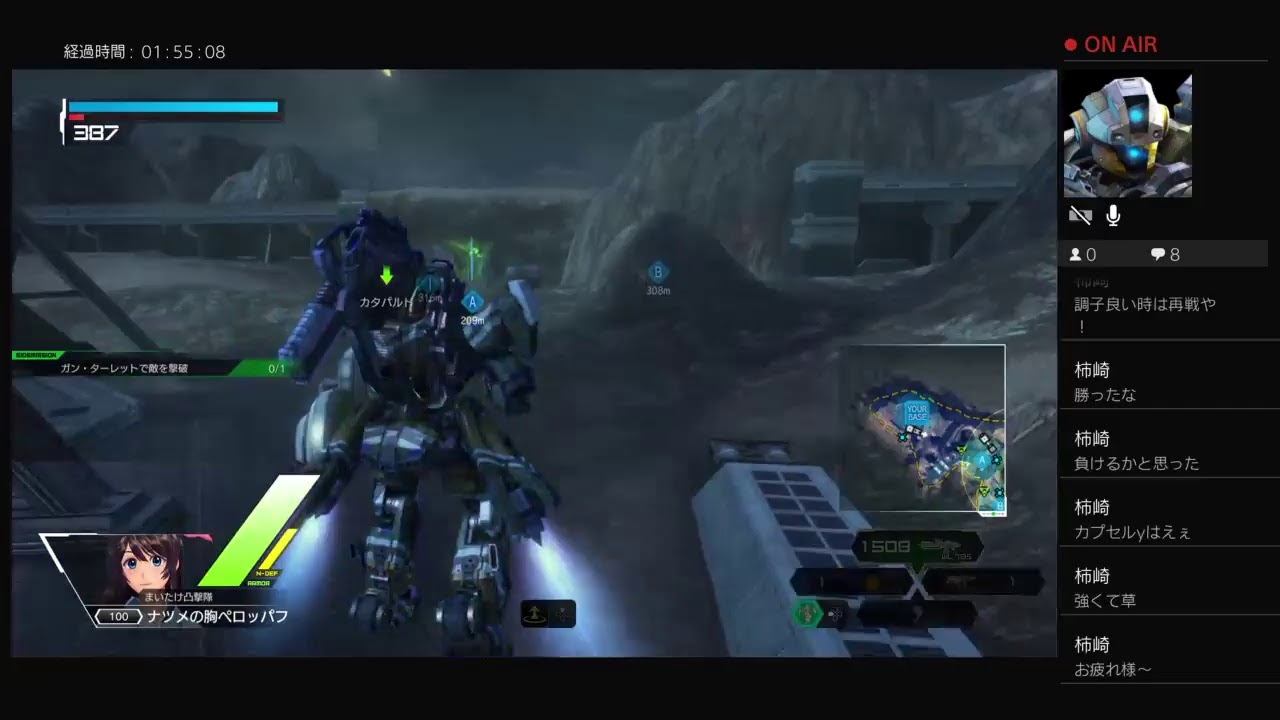
Task: Select waypoint marker B at 308m
Action: coord(657,272)
